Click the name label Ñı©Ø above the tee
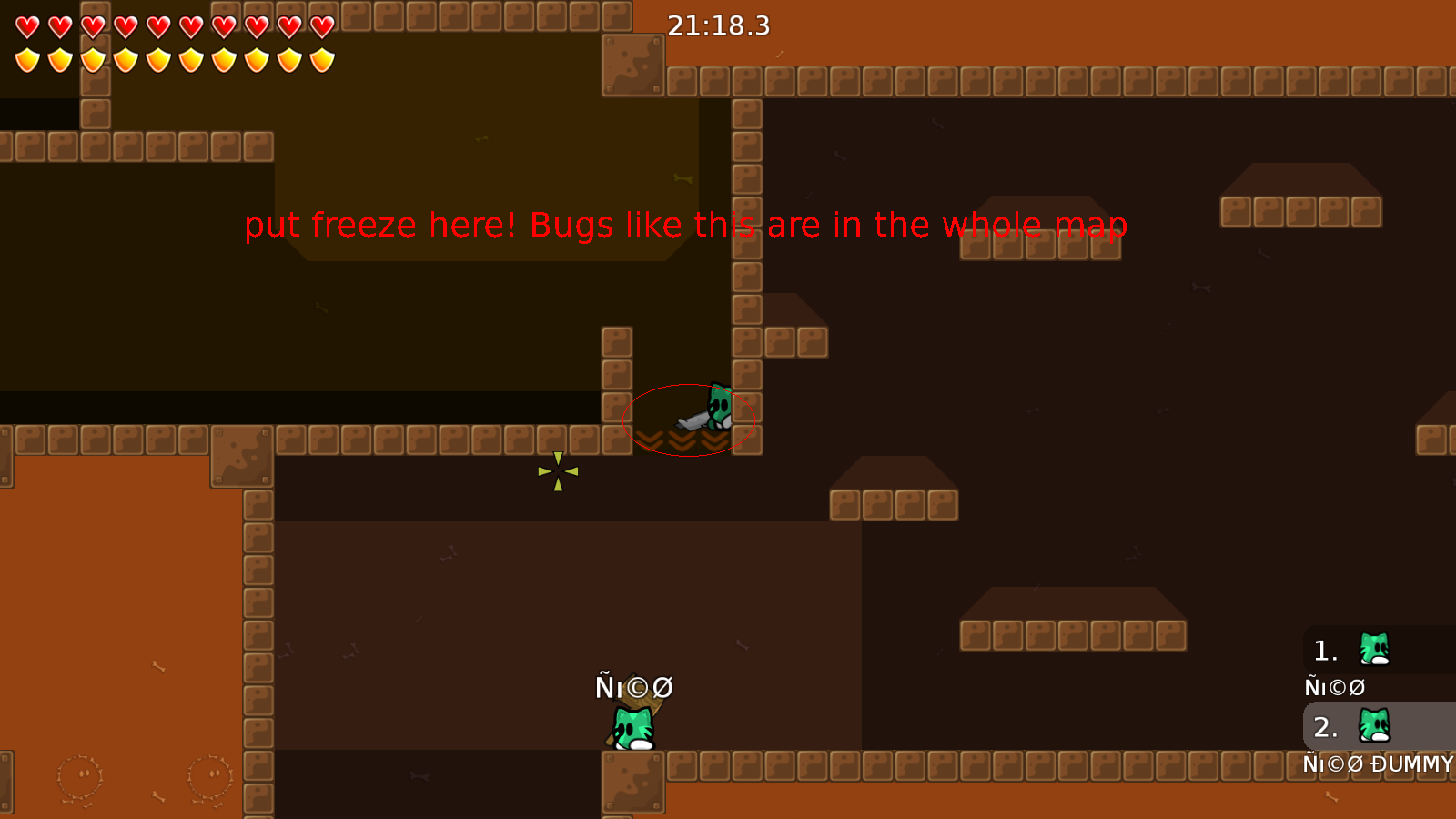Screen dimensions: 1456x819 coord(634,687)
